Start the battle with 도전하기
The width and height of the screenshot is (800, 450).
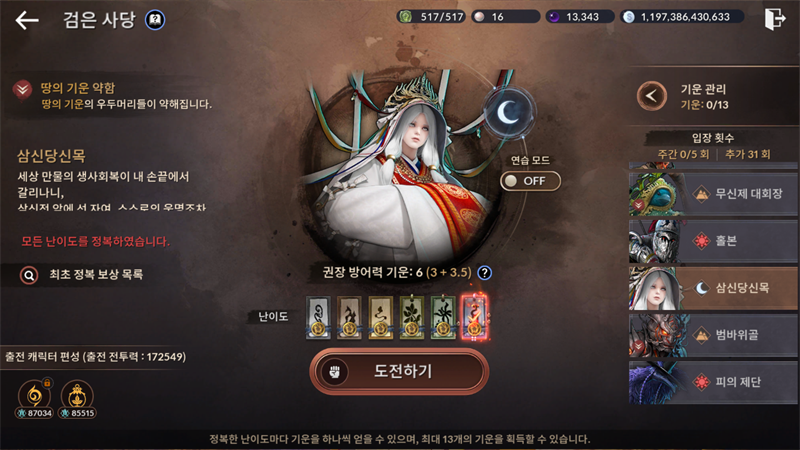coord(399,370)
